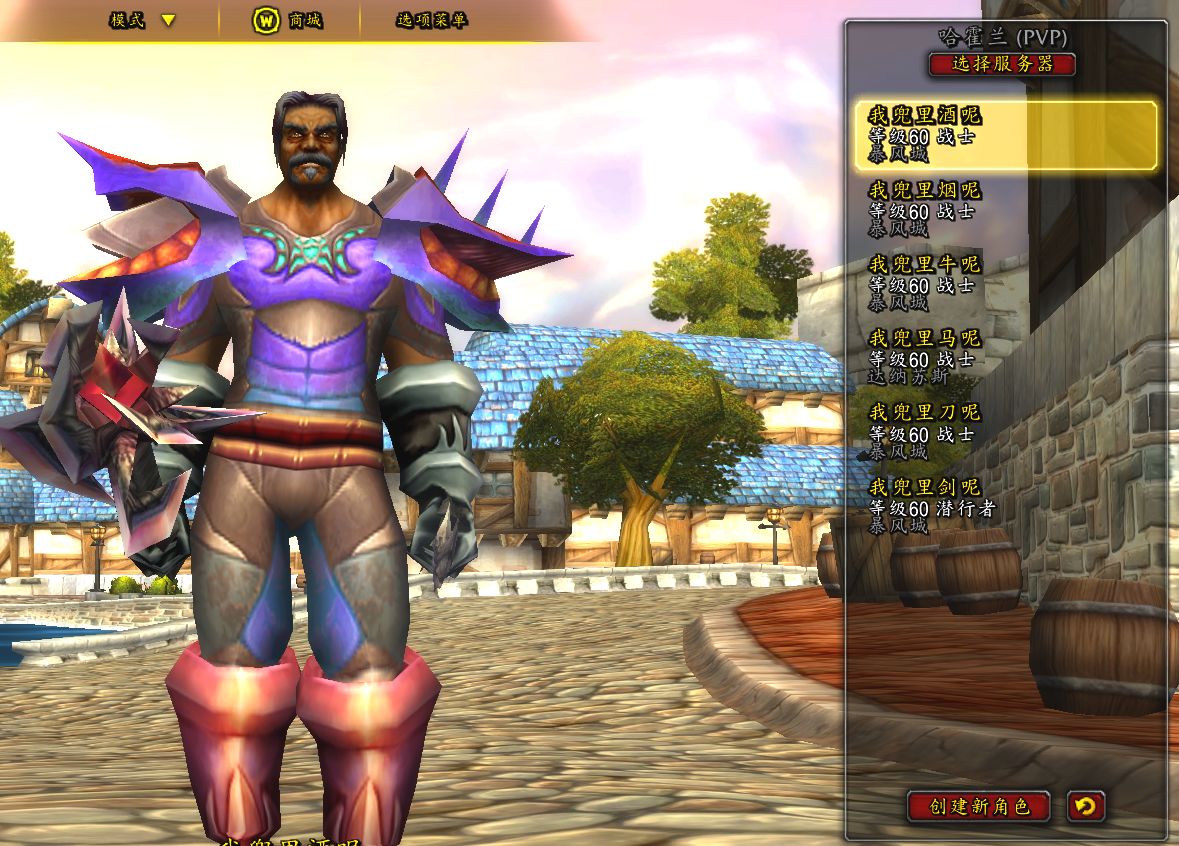The width and height of the screenshot is (1179, 846).
Task: Choose the rogue 我兜里剑呢
Action: tap(1005, 505)
